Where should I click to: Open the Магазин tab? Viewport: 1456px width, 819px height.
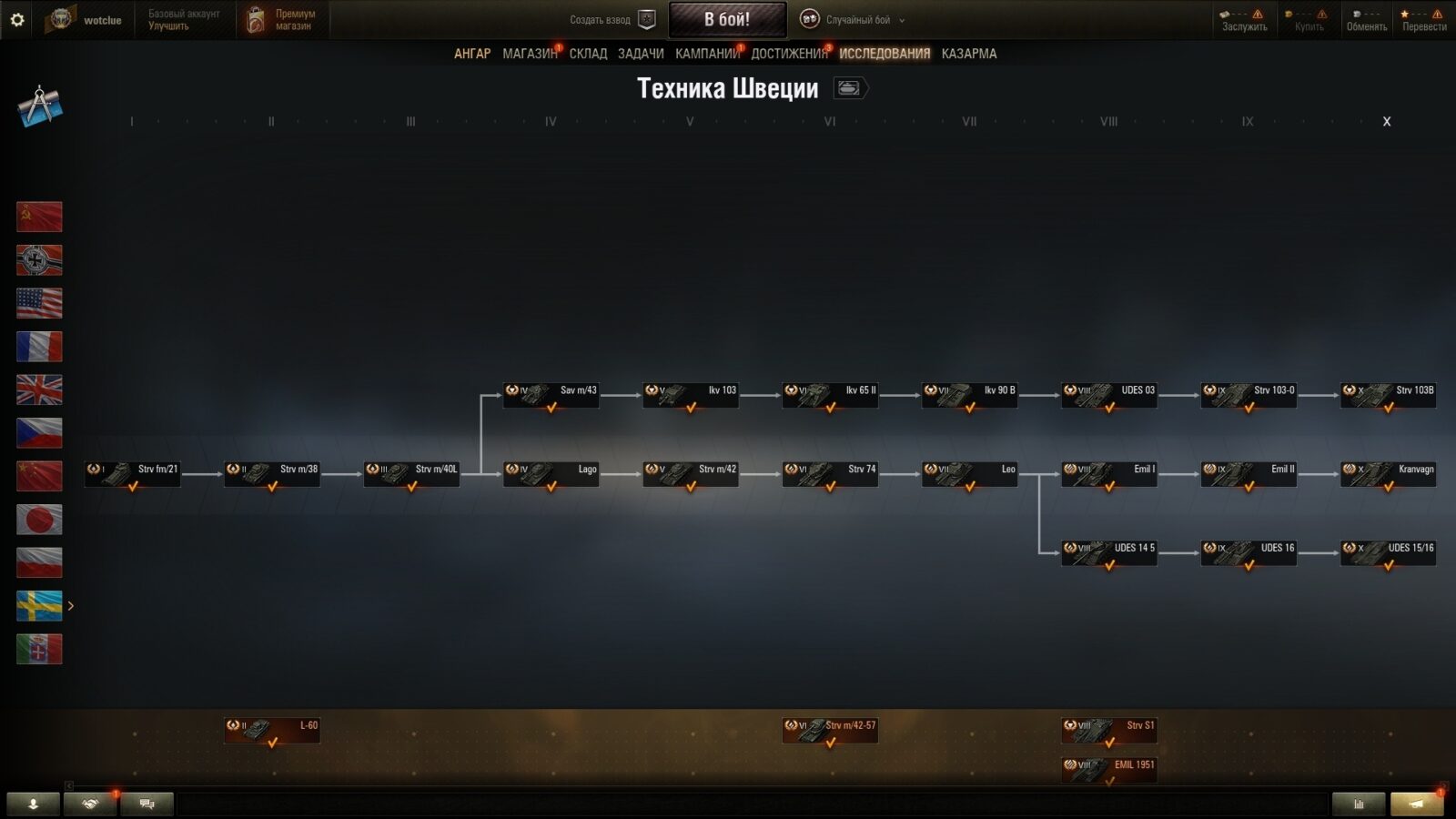(529, 54)
